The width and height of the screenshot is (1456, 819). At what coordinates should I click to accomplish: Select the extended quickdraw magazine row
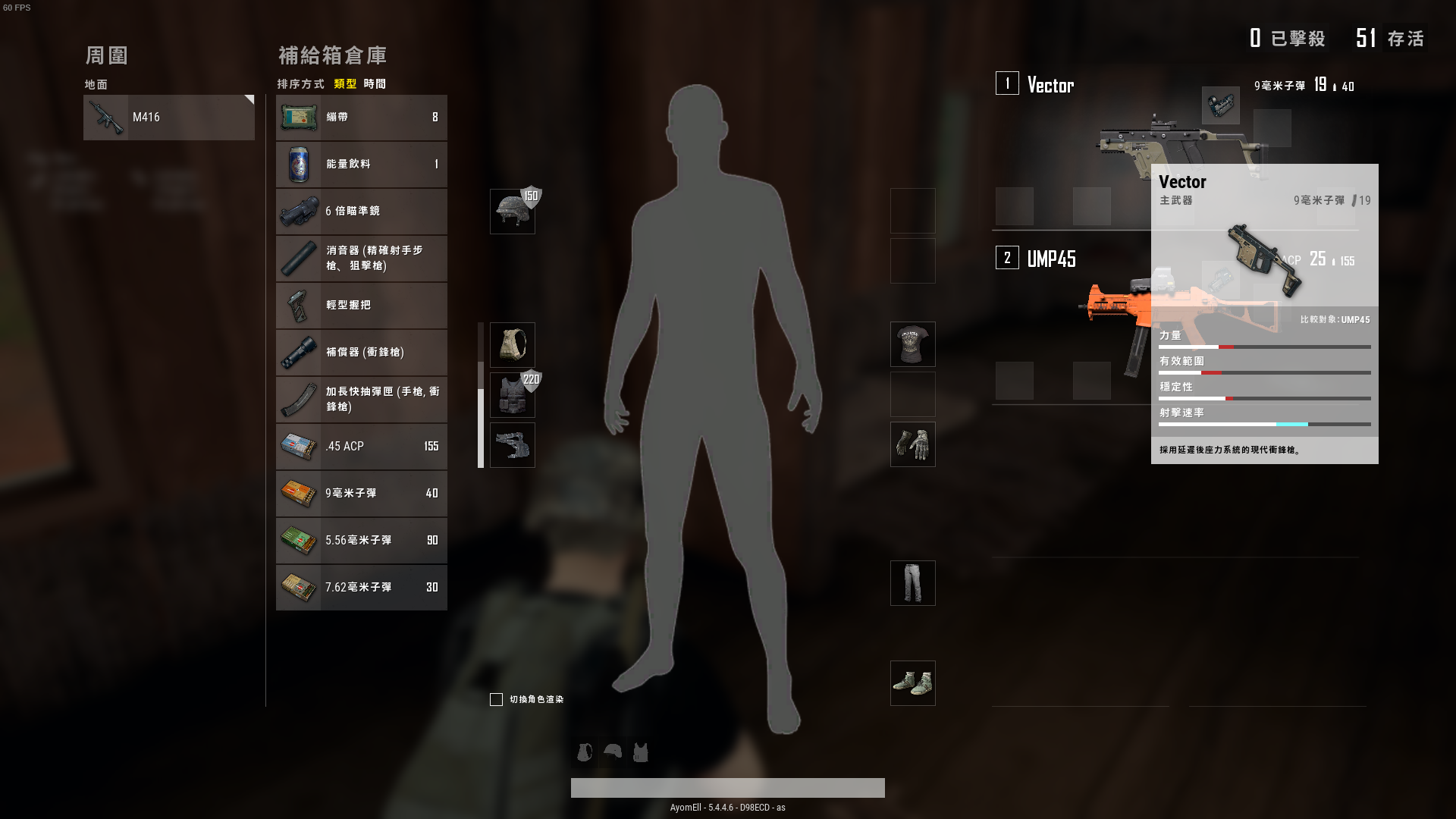point(361,400)
